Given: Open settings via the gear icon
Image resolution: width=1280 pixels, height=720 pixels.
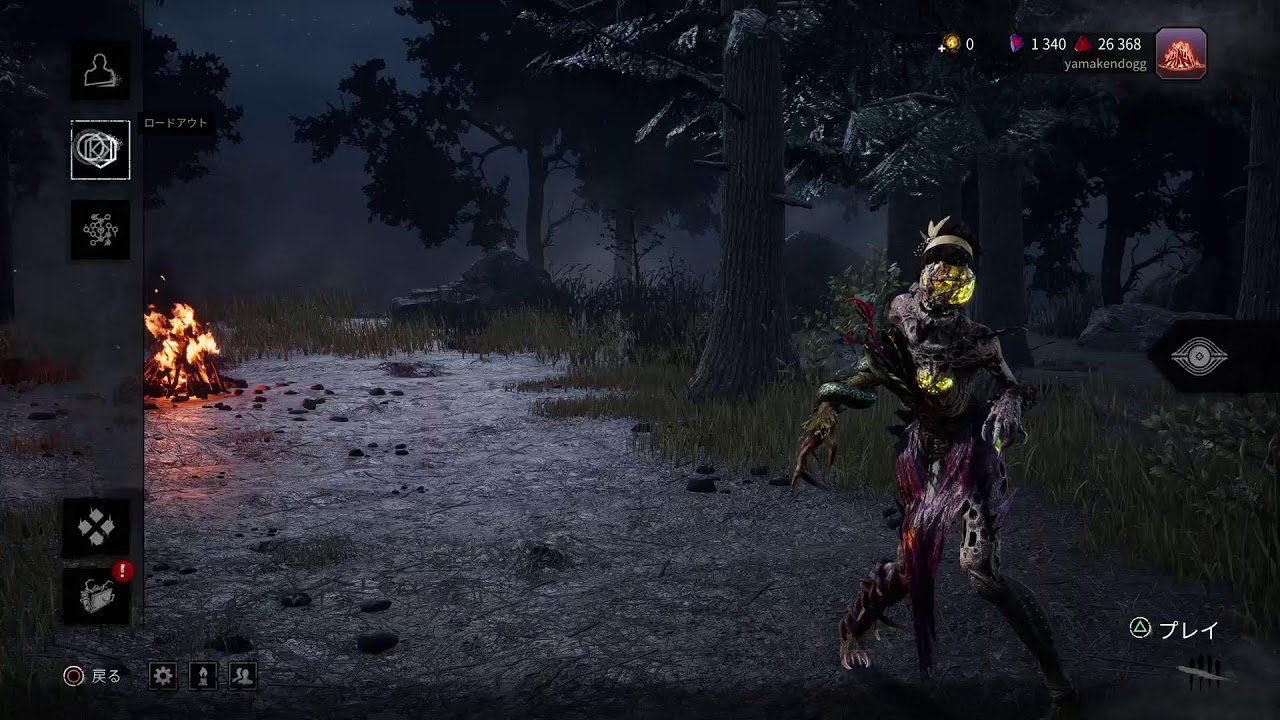Looking at the screenshot, I should tap(163, 676).
